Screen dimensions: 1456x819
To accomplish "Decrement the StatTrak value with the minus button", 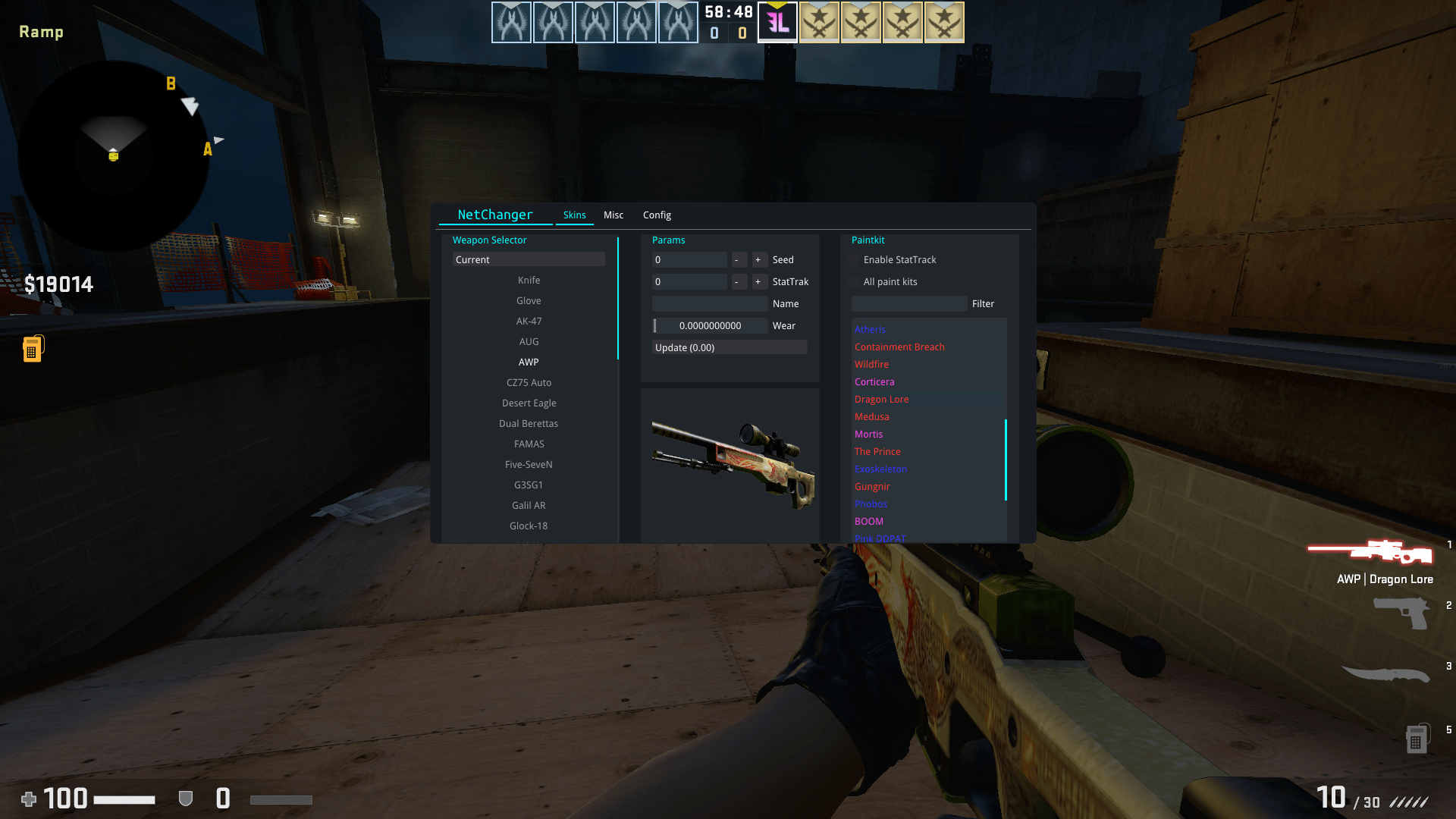I will 739,281.
